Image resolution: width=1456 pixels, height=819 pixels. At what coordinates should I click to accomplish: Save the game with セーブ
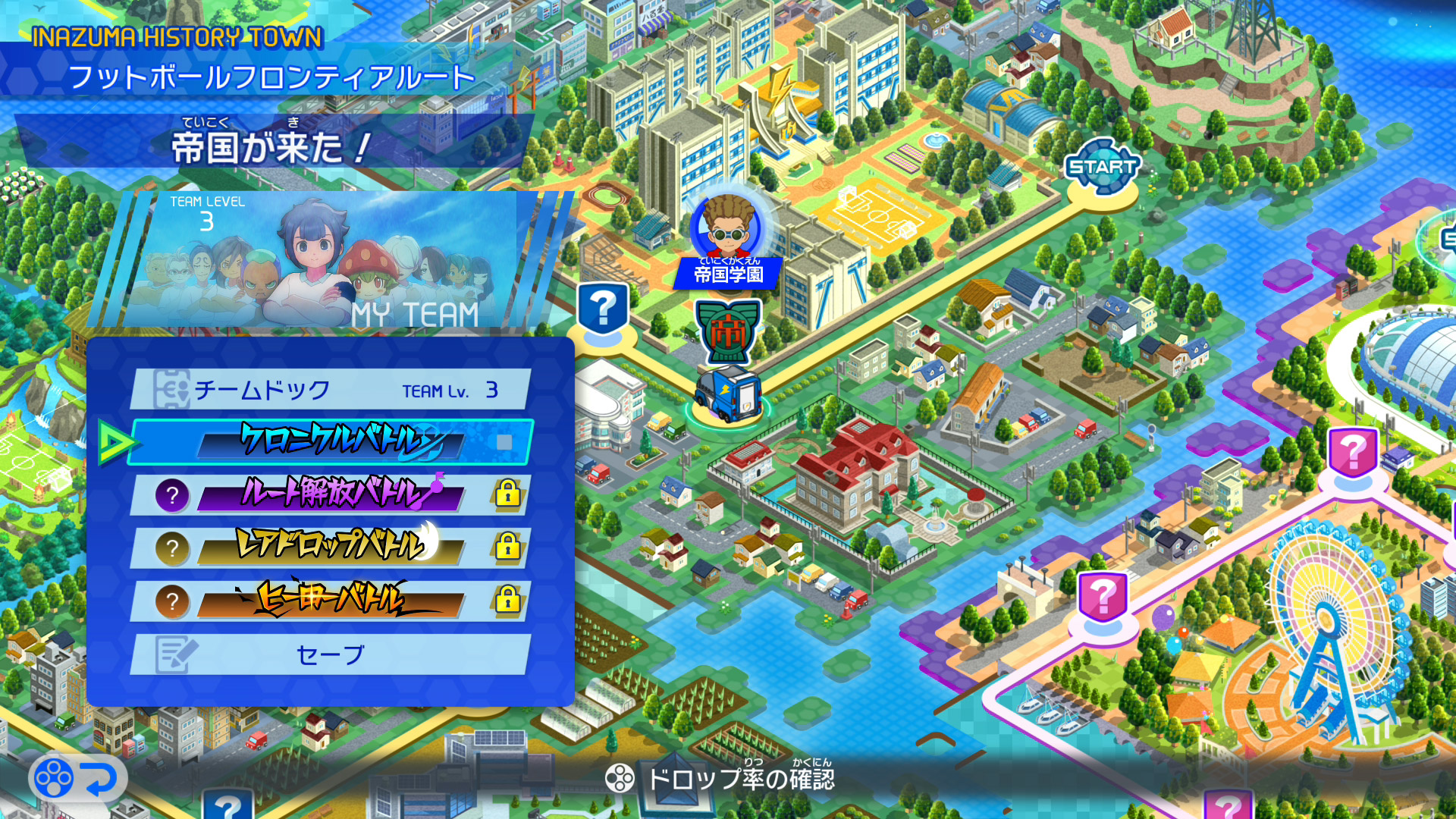click(x=331, y=654)
